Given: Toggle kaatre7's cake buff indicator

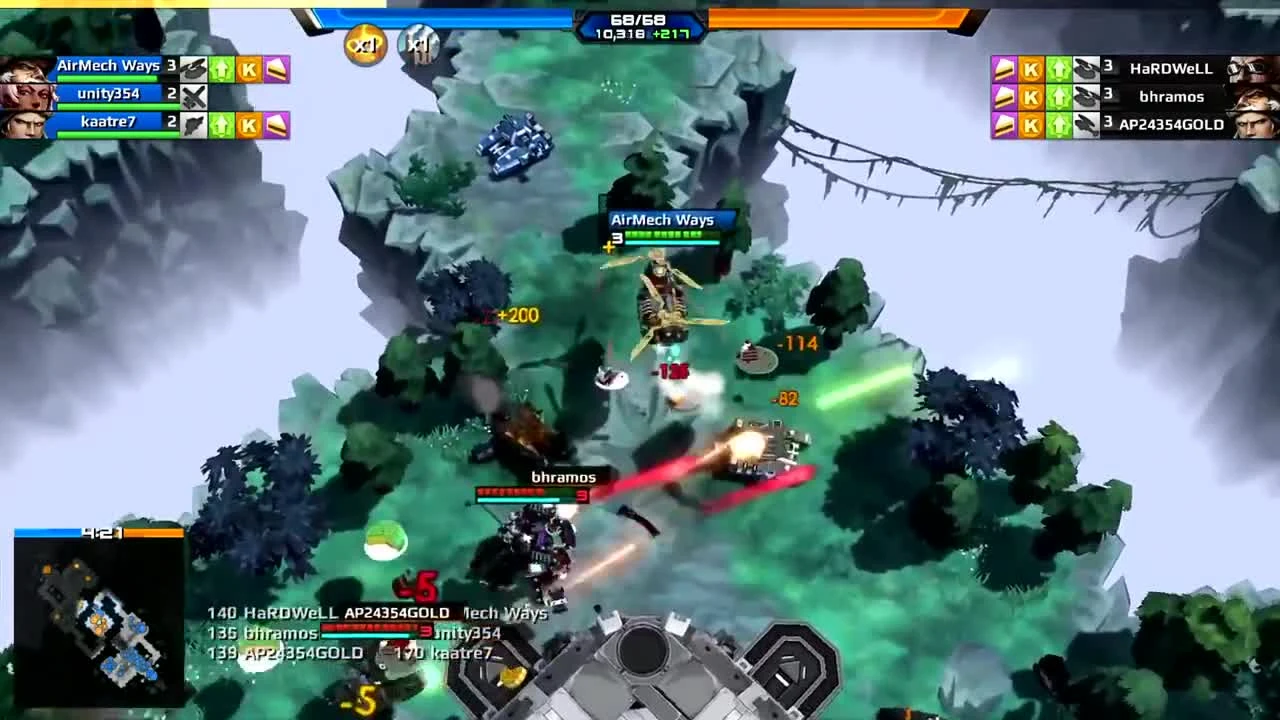Looking at the screenshot, I should coord(278,124).
